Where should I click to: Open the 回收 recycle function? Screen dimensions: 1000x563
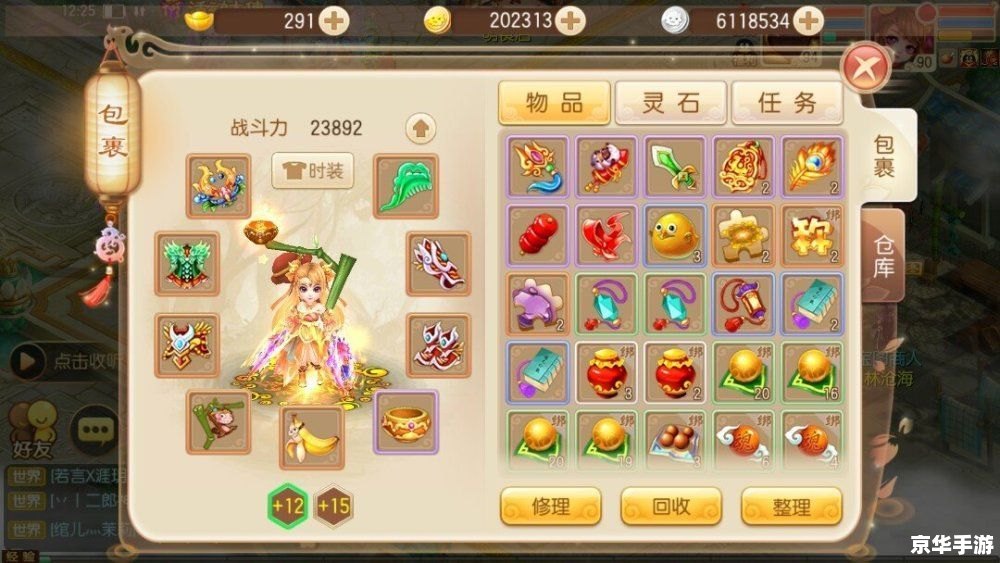(671, 506)
